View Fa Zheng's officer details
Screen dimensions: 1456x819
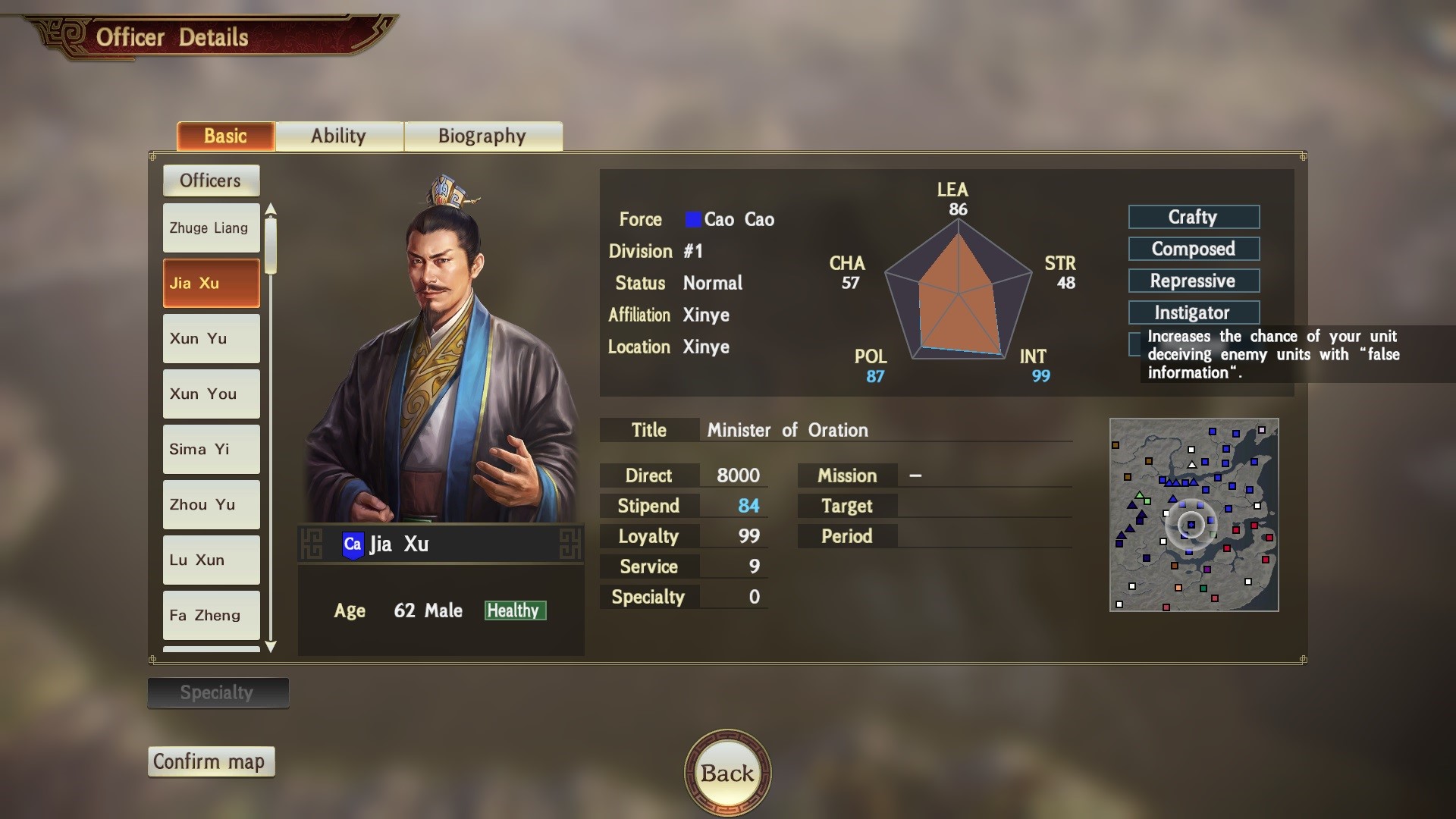tap(211, 615)
